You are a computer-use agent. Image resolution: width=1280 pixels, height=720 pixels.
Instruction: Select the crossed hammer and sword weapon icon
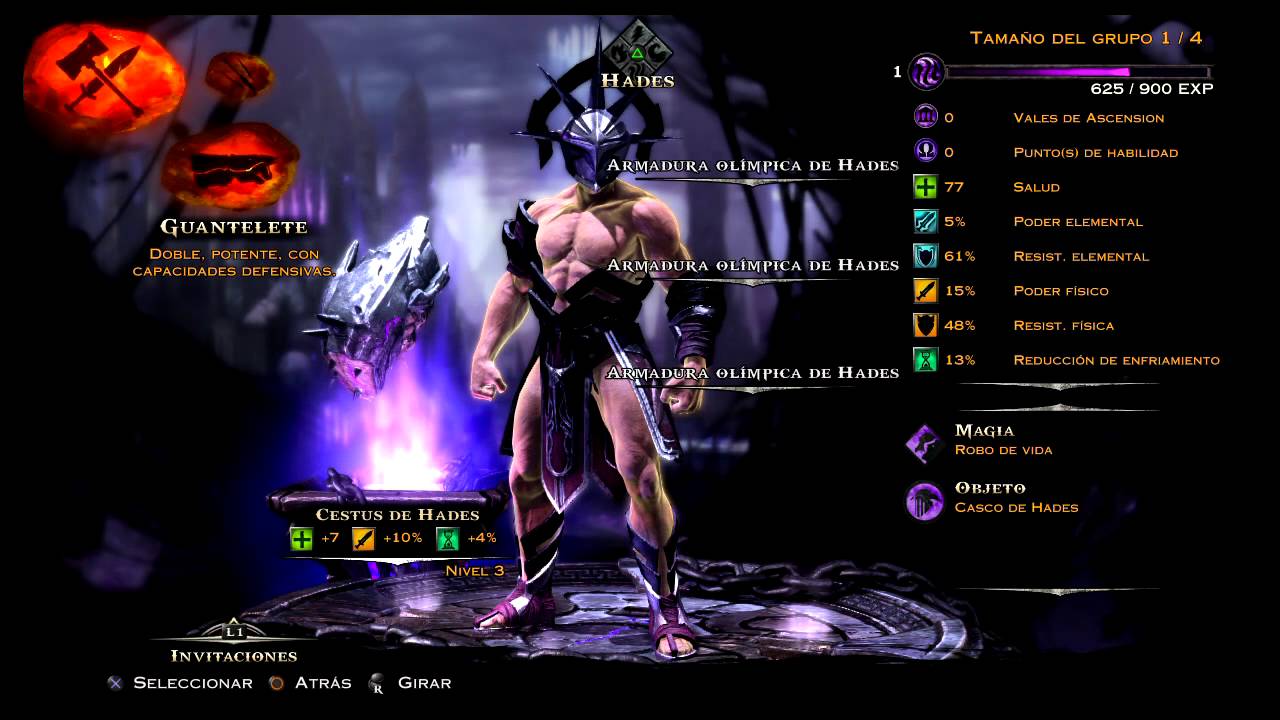(x=102, y=76)
